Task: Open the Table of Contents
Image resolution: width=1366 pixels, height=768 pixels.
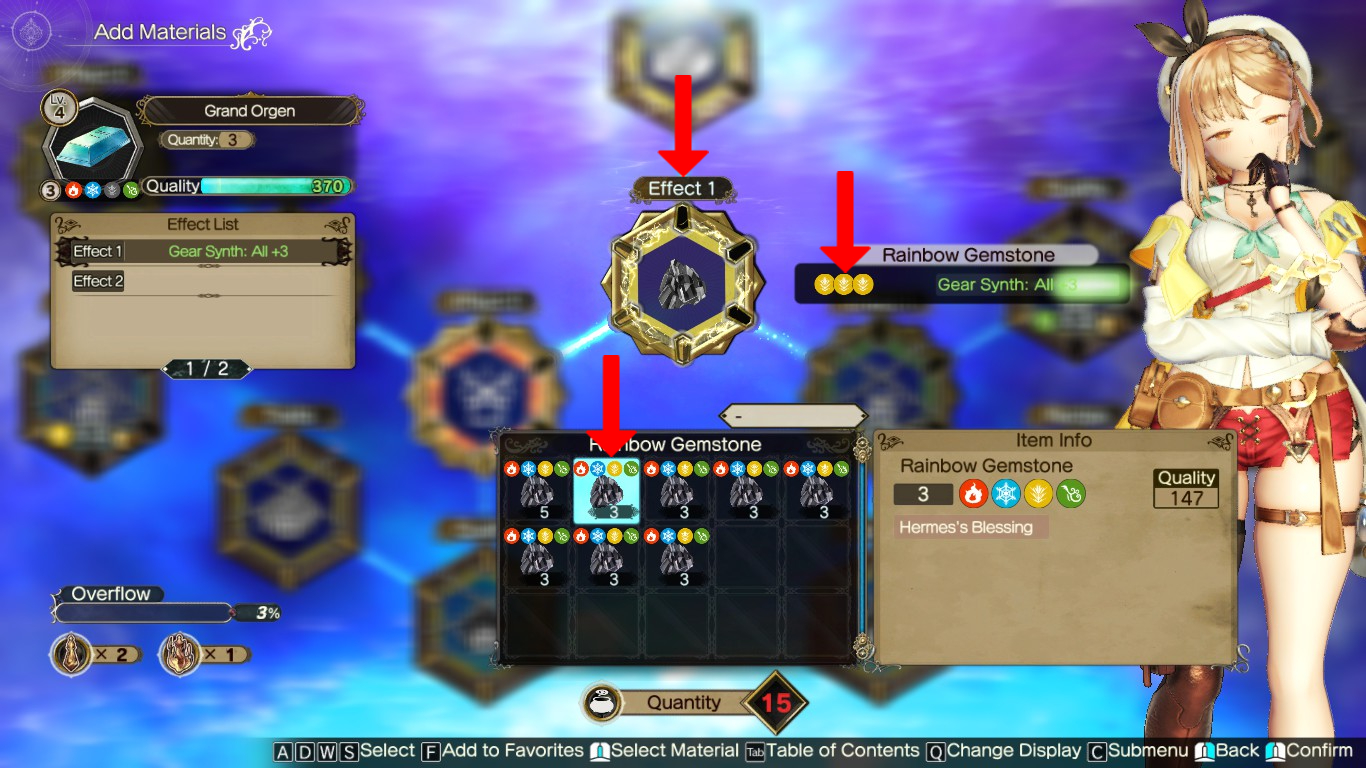Action: [845, 750]
